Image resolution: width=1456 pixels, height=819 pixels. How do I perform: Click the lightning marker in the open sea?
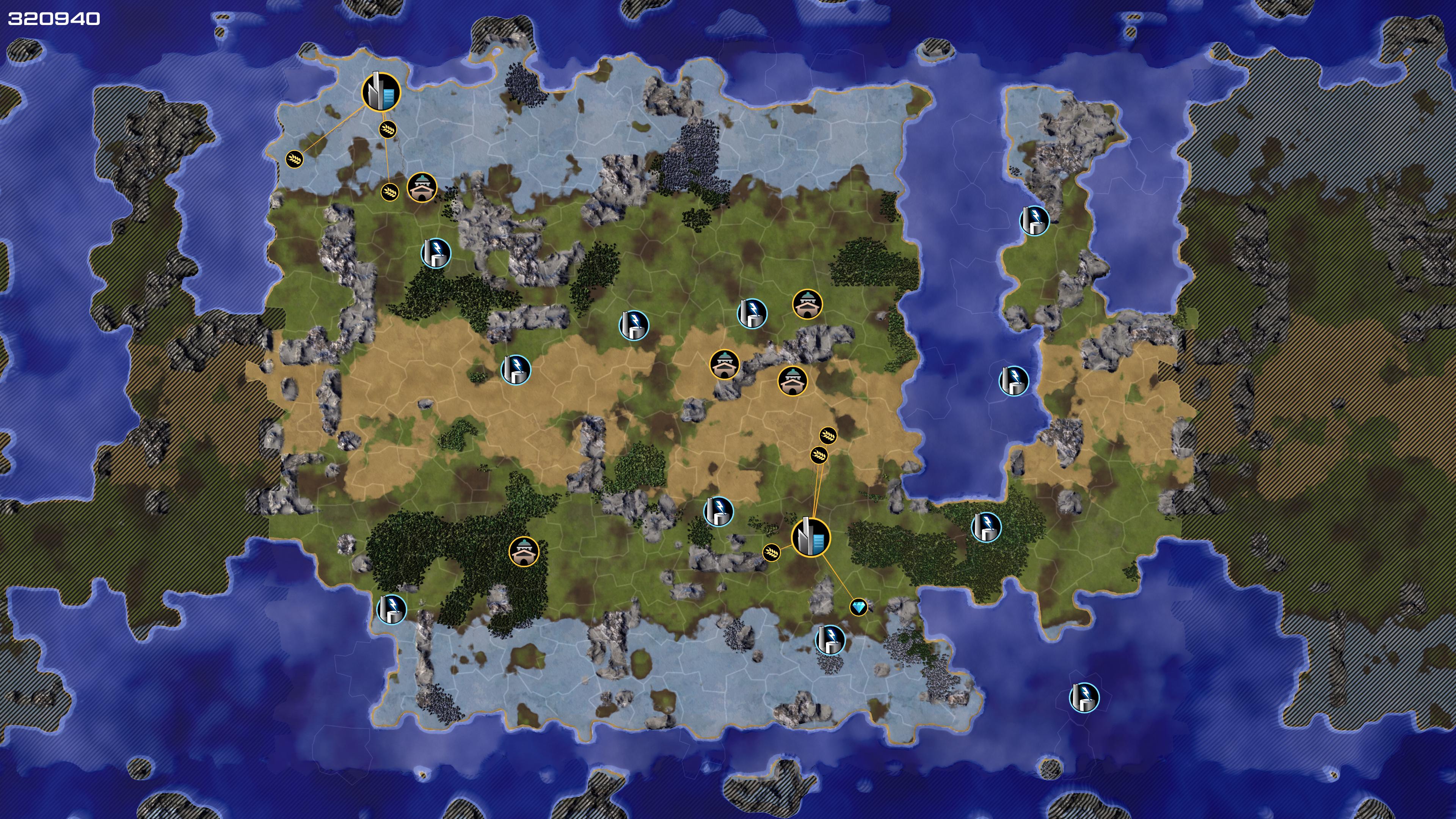click(x=1084, y=697)
